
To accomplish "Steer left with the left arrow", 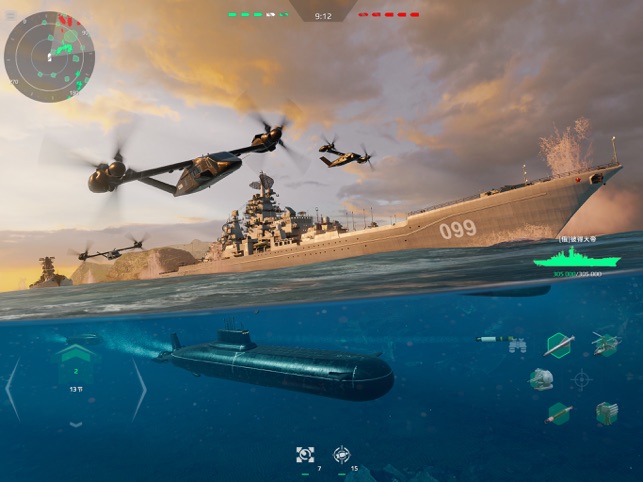I will pos(12,389).
